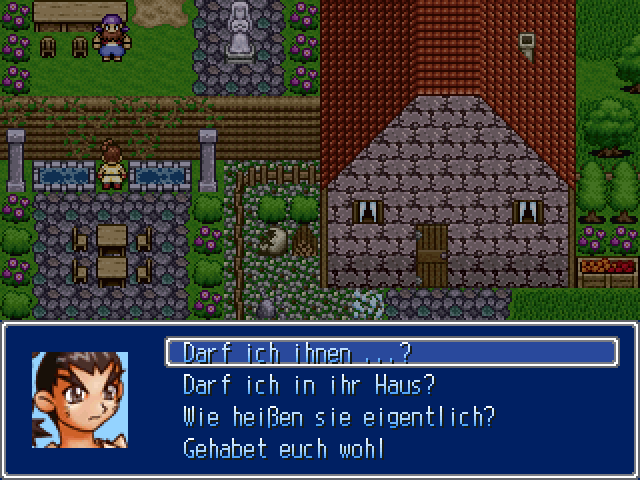Image resolution: width=640 pixels, height=480 pixels.
Task: Pick the "Gehabet euch wohl" farewell option
Action: click(283, 448)
